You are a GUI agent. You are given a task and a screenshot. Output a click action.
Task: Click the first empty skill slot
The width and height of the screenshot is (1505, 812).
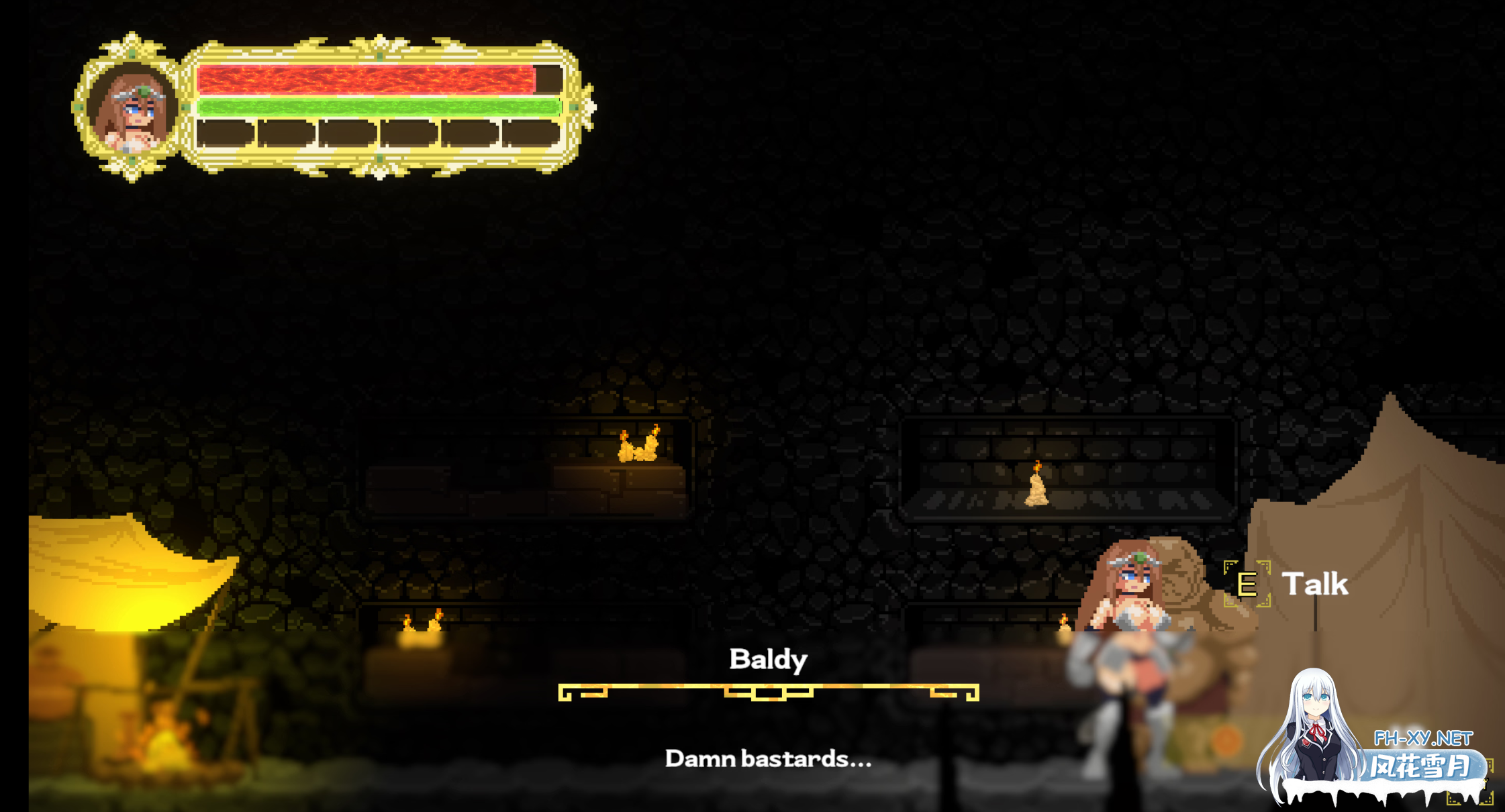226,132
